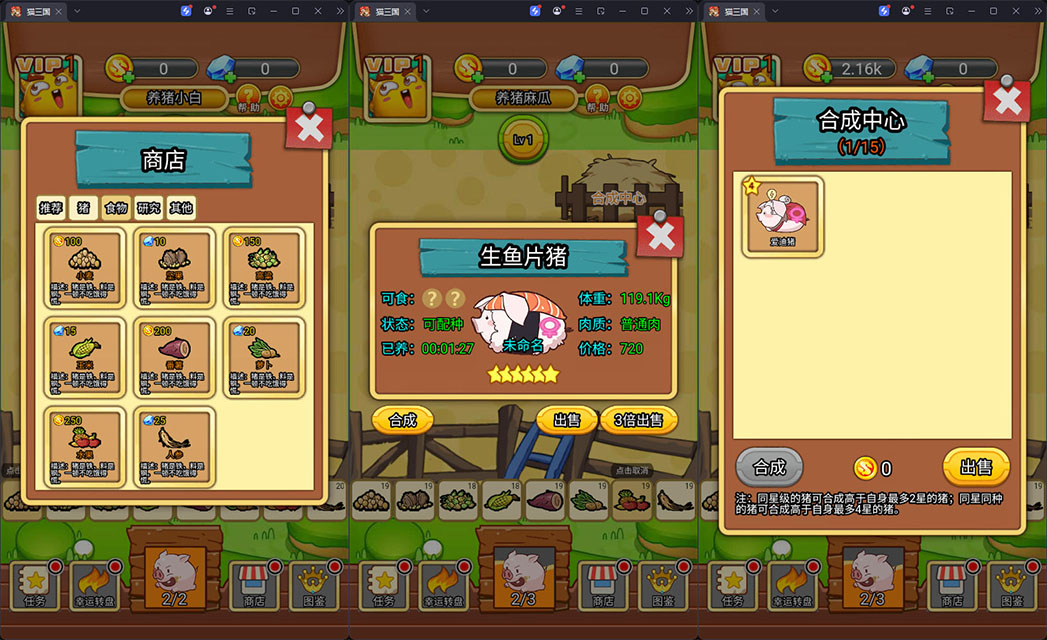
Task: Close the 商店 shop panel
Action: pos(309,127)
